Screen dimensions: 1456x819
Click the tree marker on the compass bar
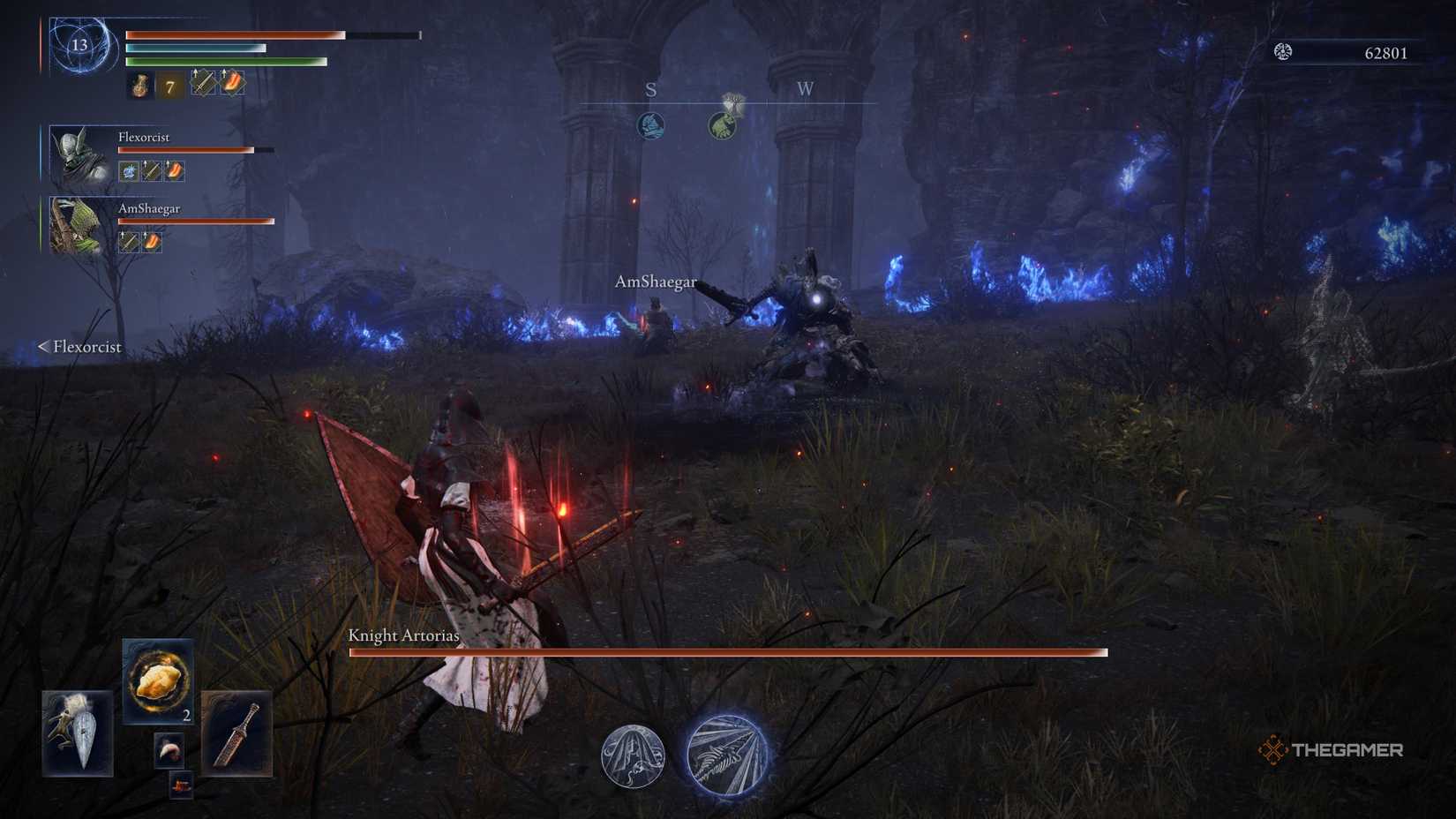point(734,101)
